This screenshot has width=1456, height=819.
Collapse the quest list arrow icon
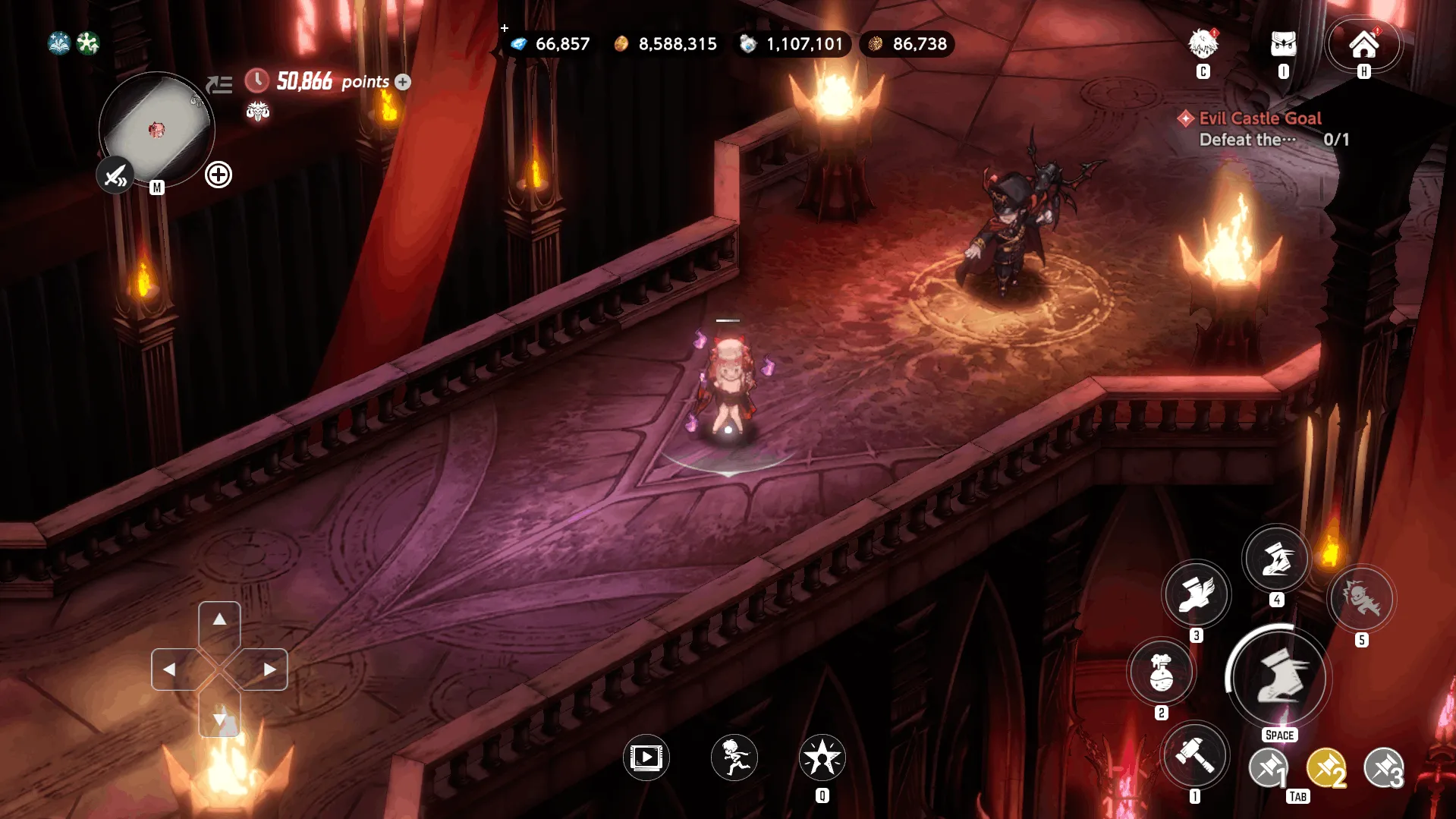click(x=219, y=84)
